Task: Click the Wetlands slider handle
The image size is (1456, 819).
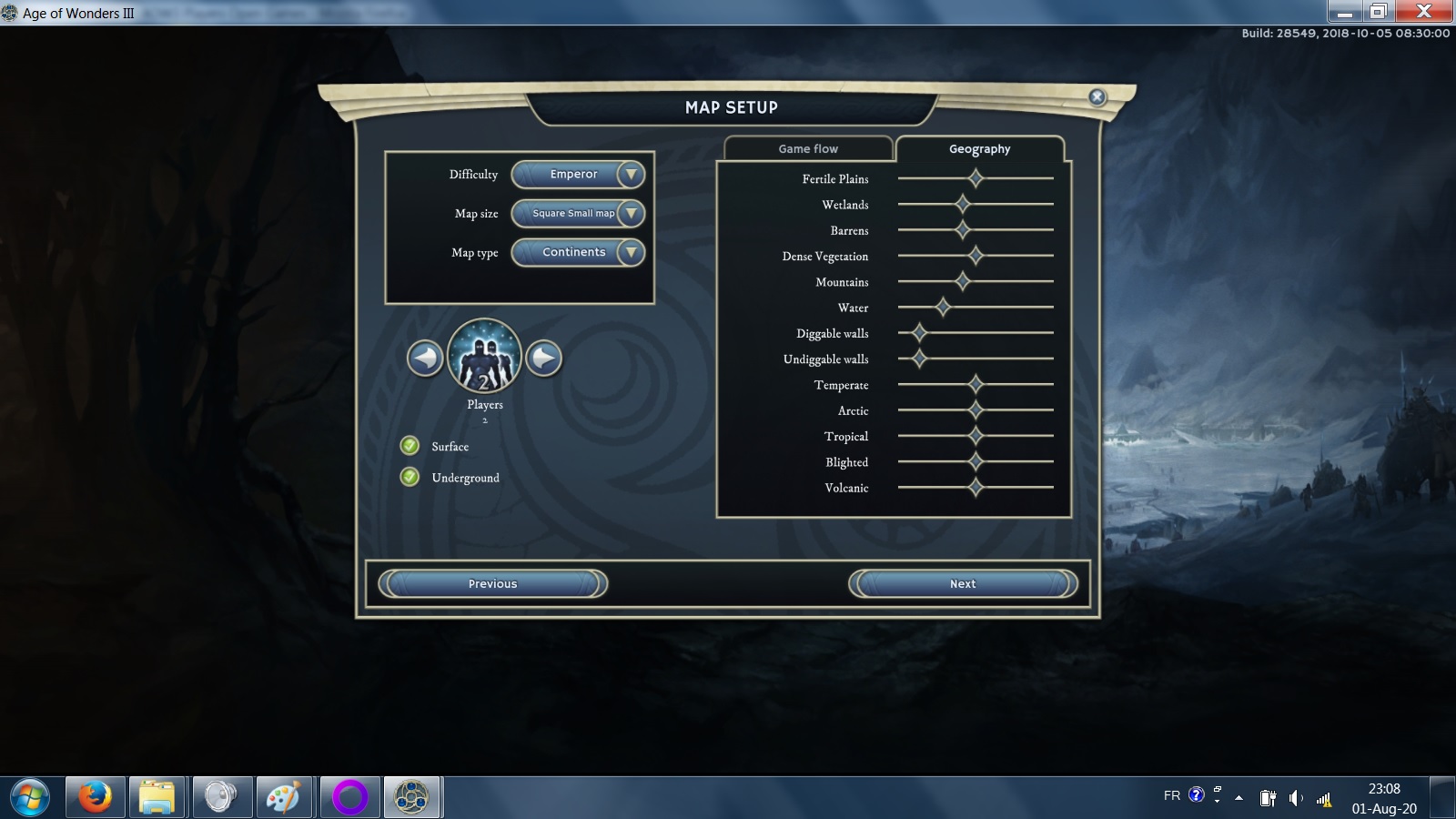Action: click(x=963, y=205)
